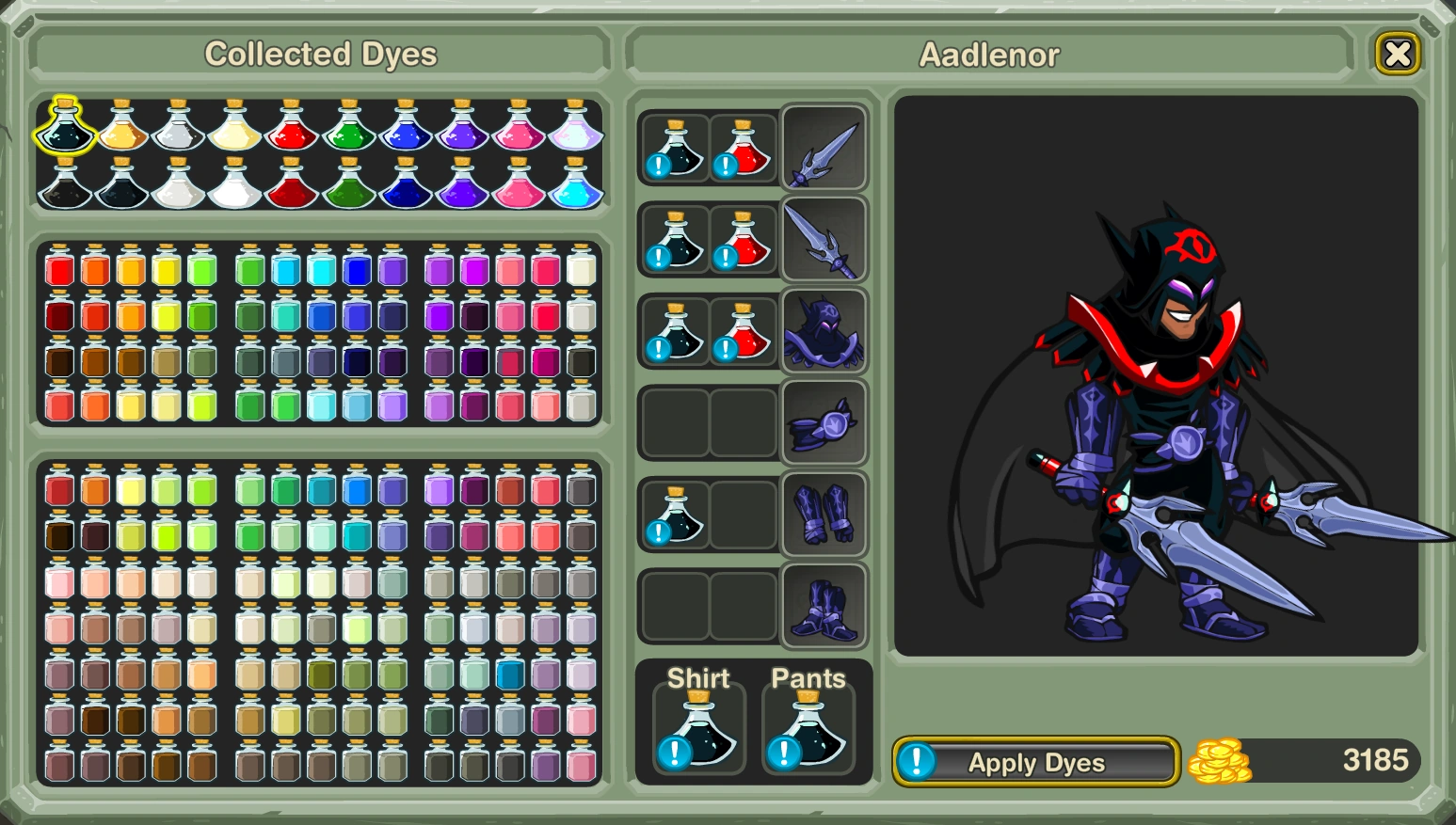Image resolution: width=1456 pixels, height=825 pixels.
Task: Choose the white dye in the second row
Action: click(235, 191)
